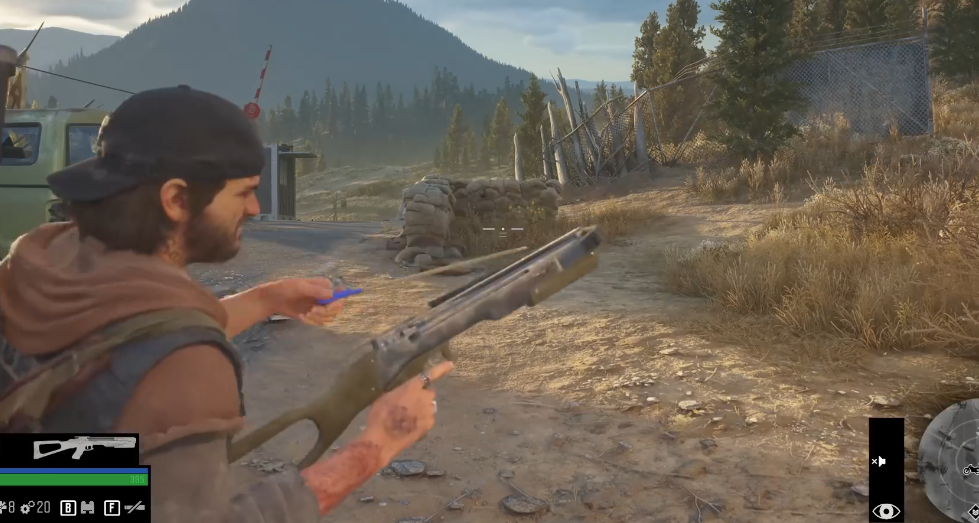Click the crossed-out flashlight icon
Viewport: 979px width, 523px height.
pos(134,508)
